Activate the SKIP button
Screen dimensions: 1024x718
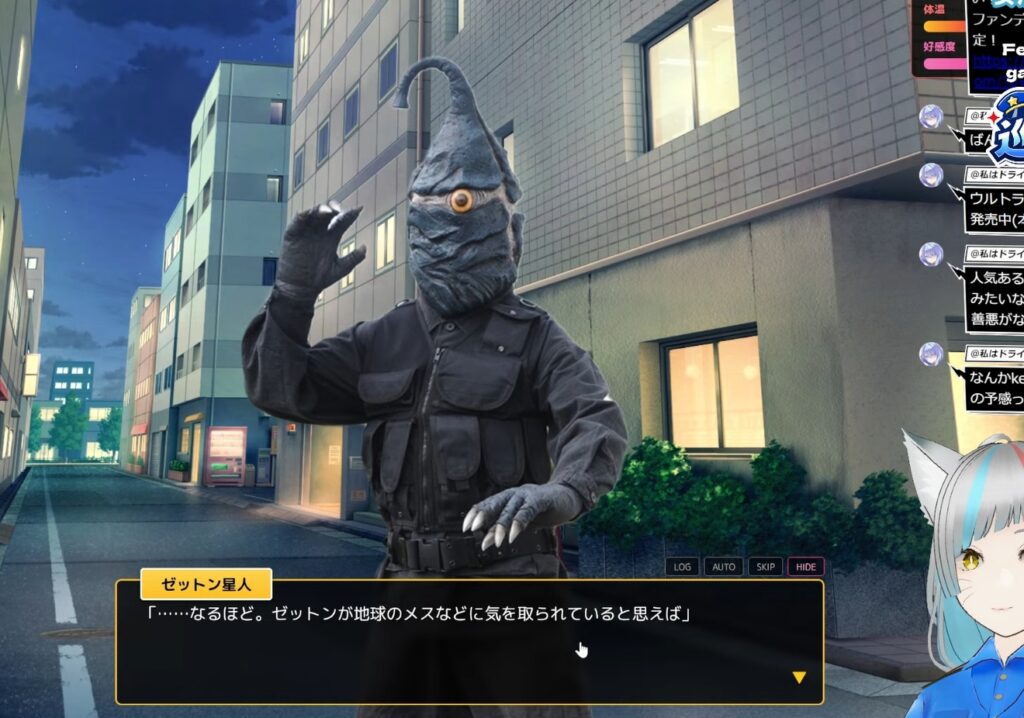click(x=765, y=567)
